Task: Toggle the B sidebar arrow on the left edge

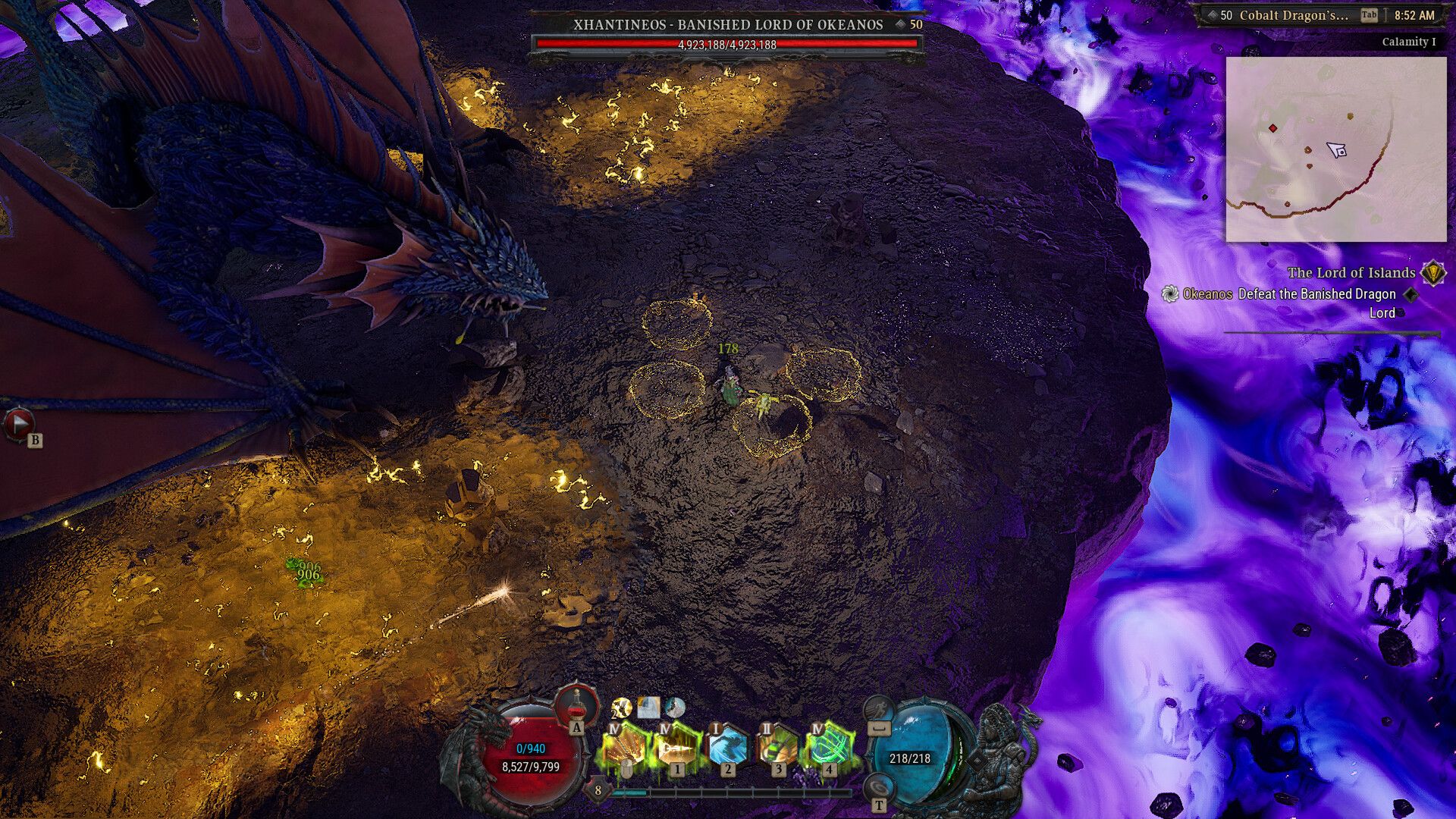Action: pos(19,425)
